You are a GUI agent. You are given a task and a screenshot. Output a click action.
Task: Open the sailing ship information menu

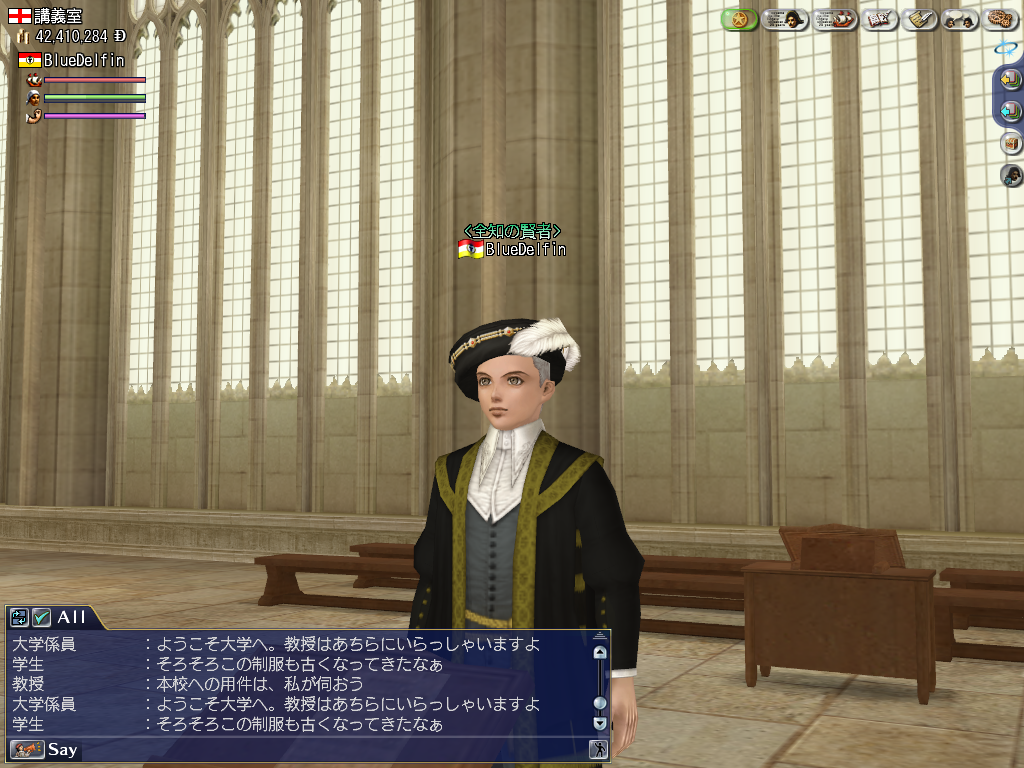835,19
